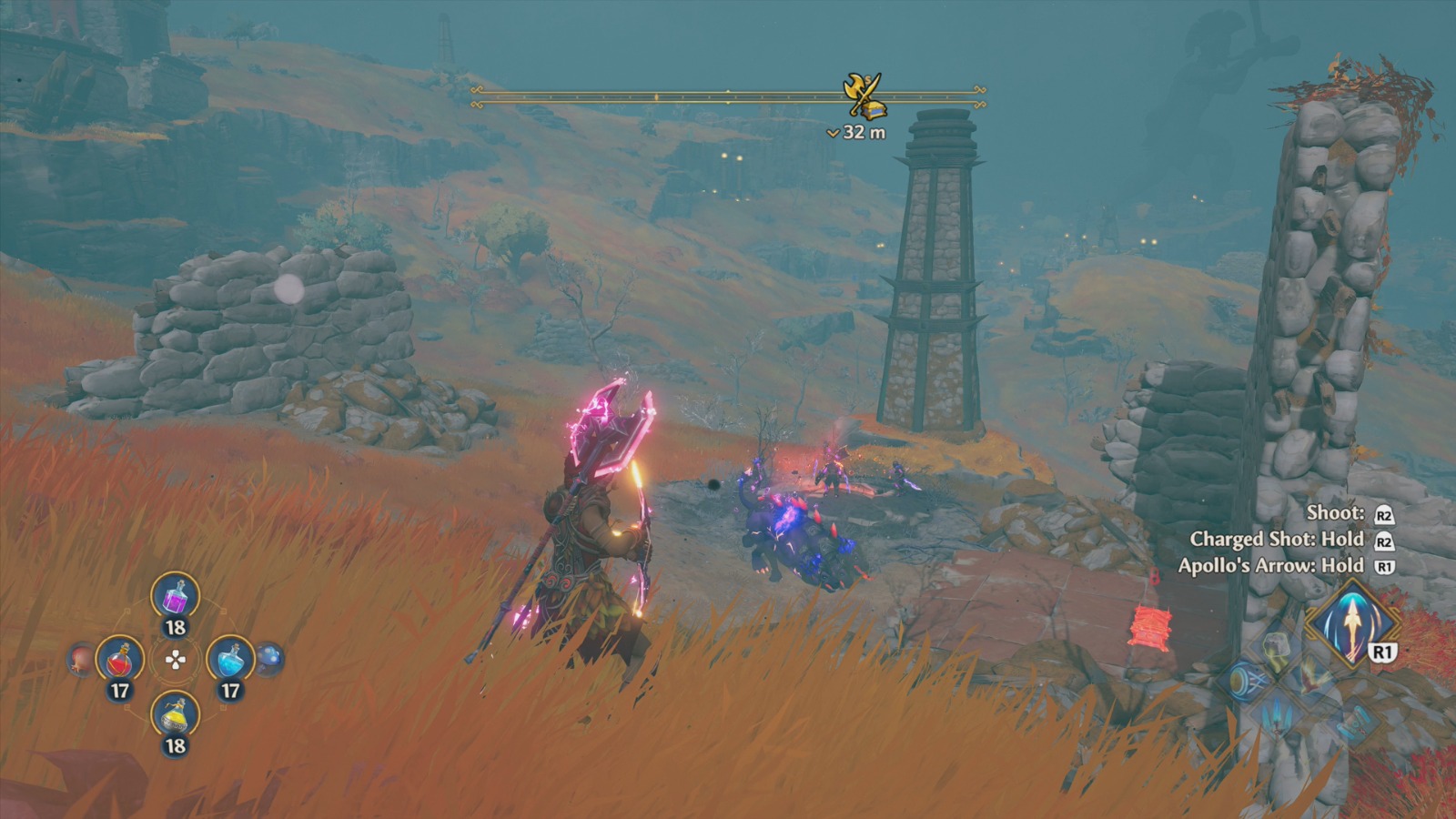Image resolution: width=1456 pixels, height=819 pixels.
Task: Click the boulder-throw godly power icon
Action: [x=1275, y=646]
